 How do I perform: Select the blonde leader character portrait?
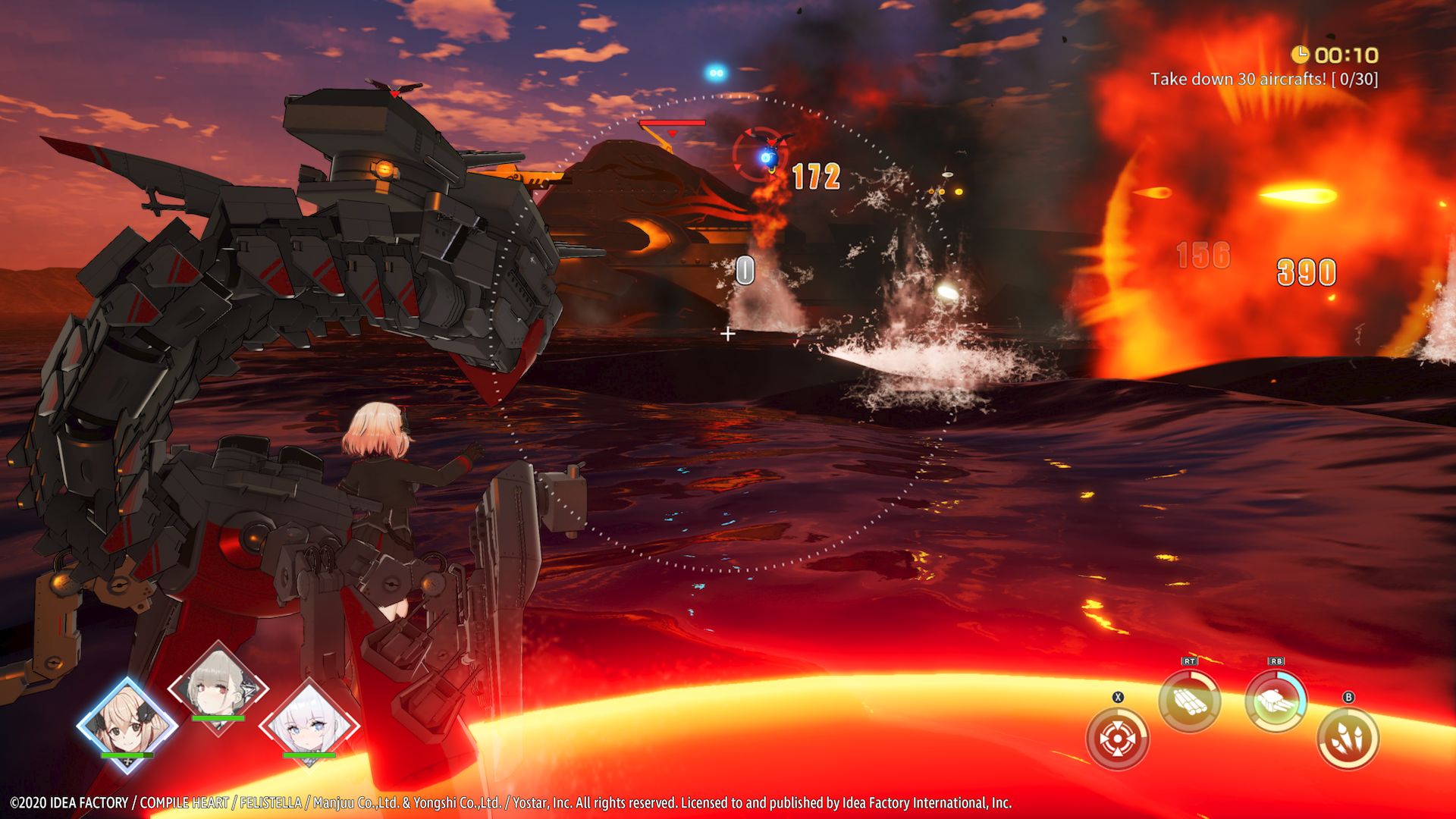[x=127, y=724]
